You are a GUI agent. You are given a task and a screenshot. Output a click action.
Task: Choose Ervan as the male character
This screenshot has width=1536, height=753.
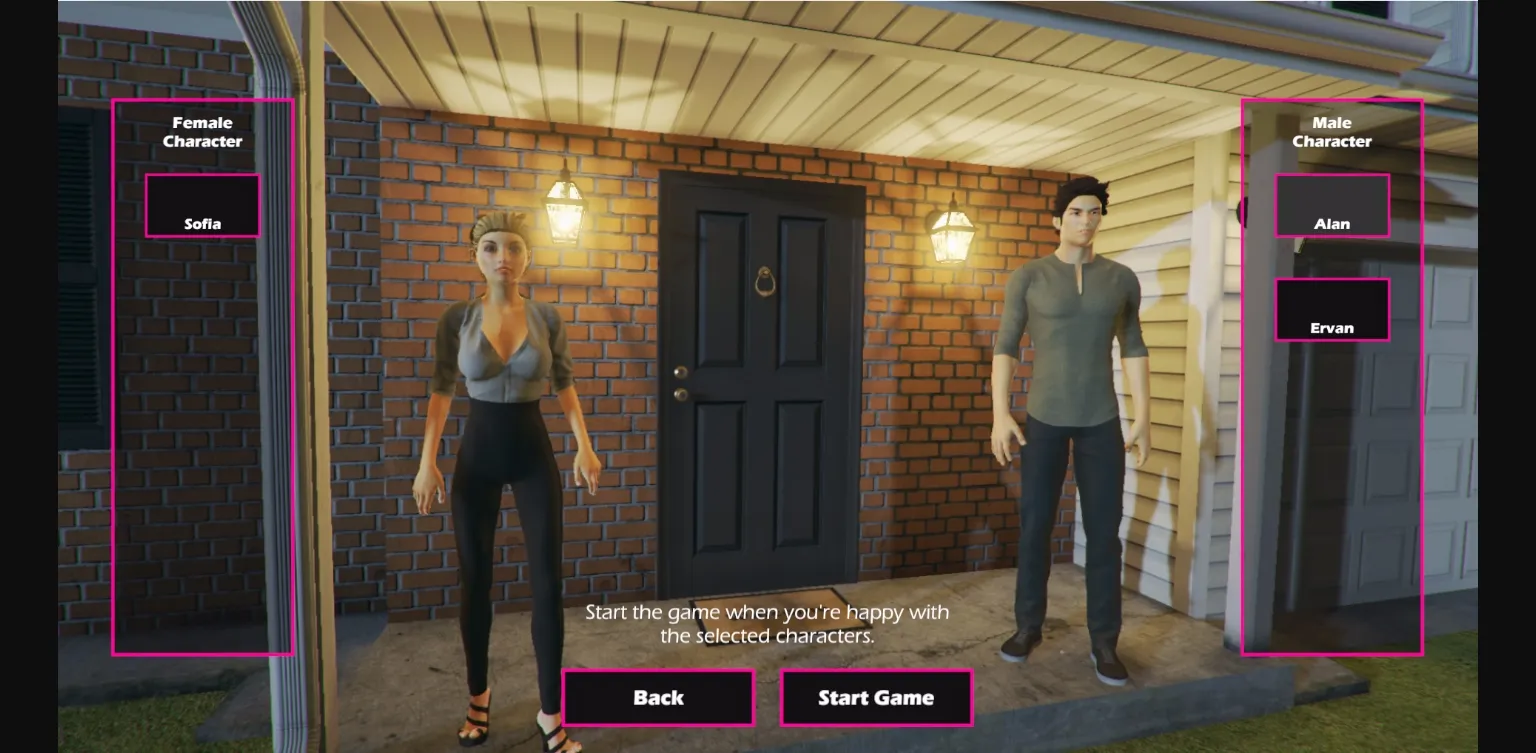pos(1332,310)
